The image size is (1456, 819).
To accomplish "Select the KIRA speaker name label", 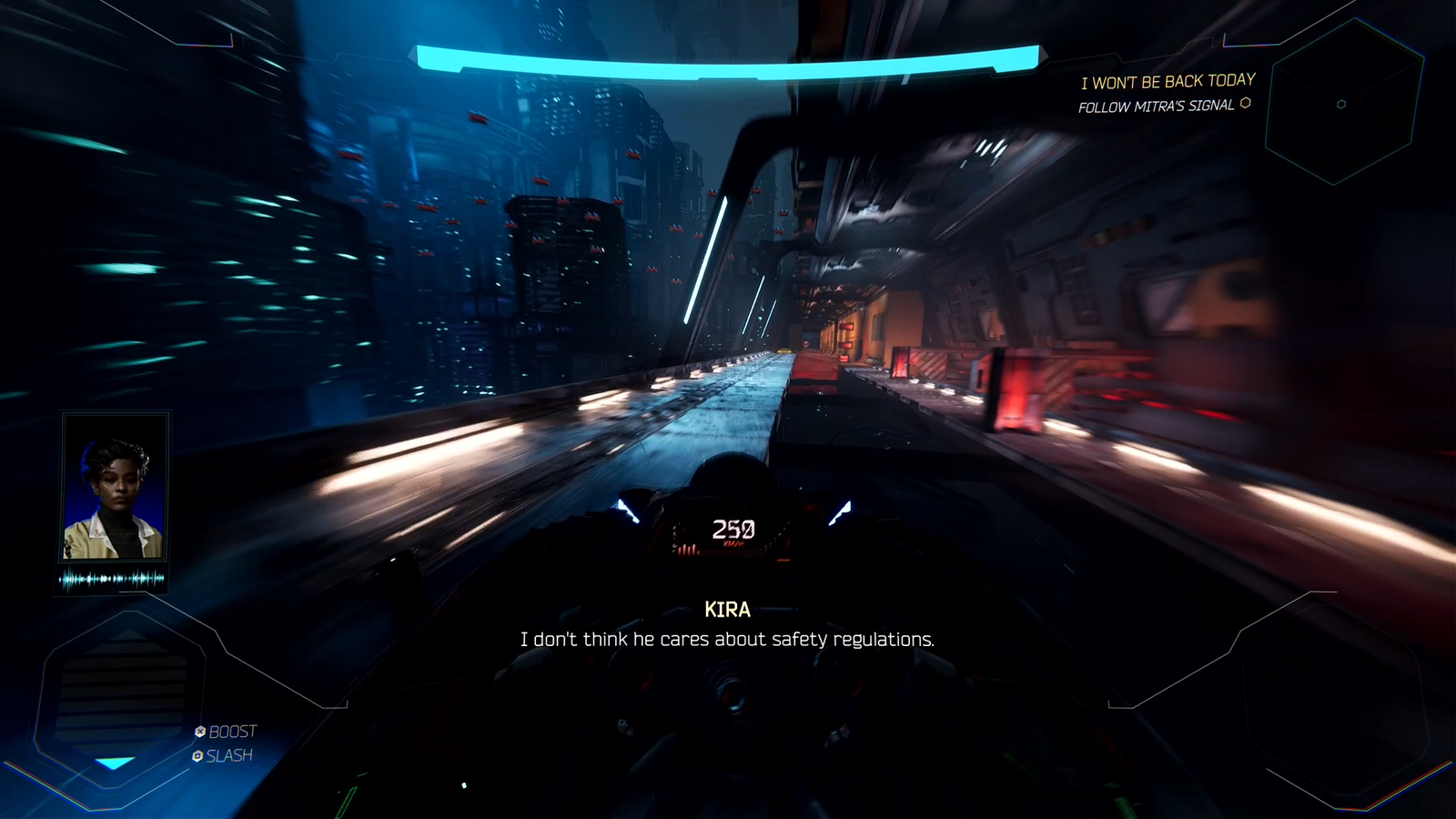I will [x=728, y=610].
